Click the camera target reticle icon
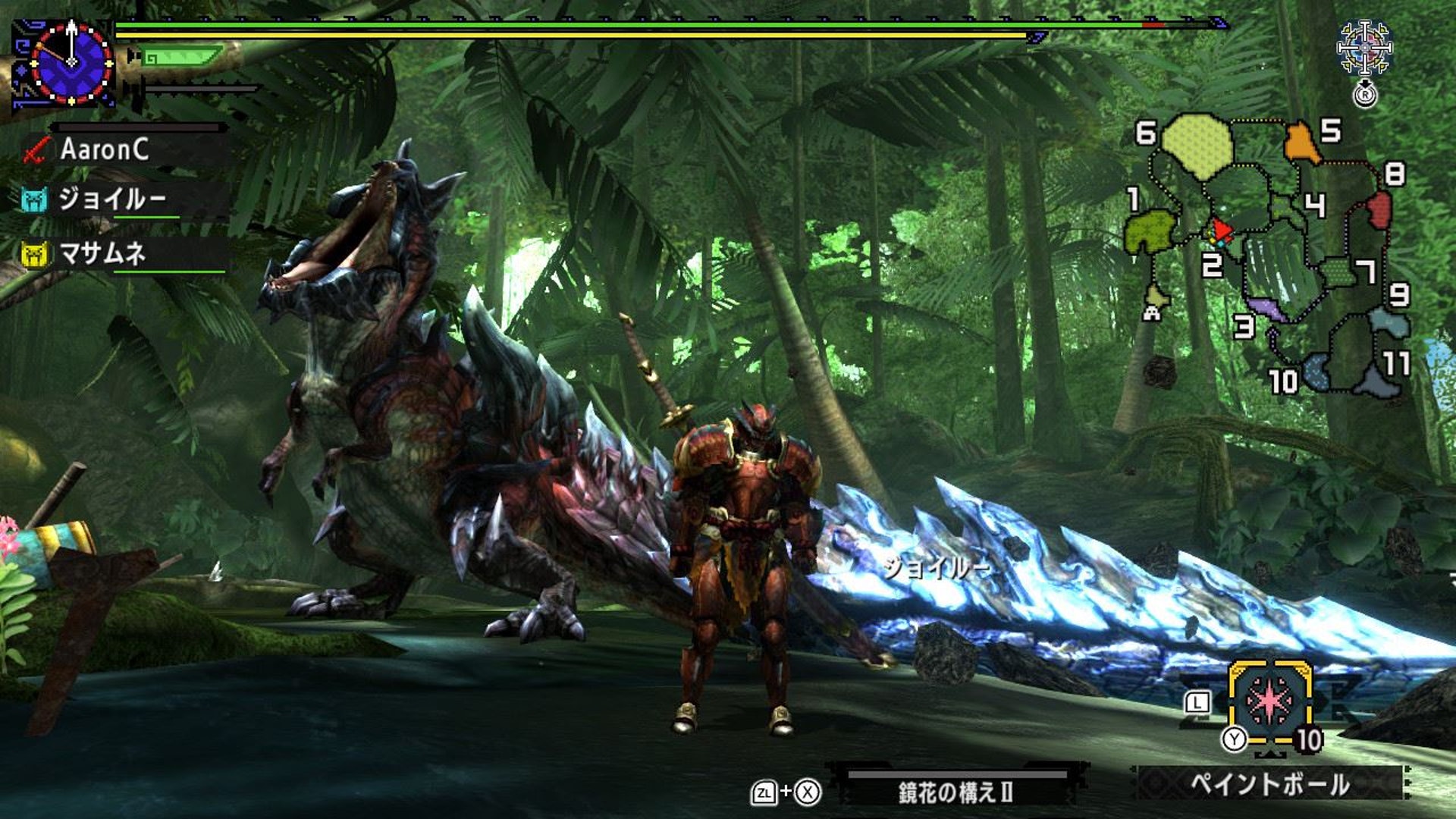 pos(1363,48)
